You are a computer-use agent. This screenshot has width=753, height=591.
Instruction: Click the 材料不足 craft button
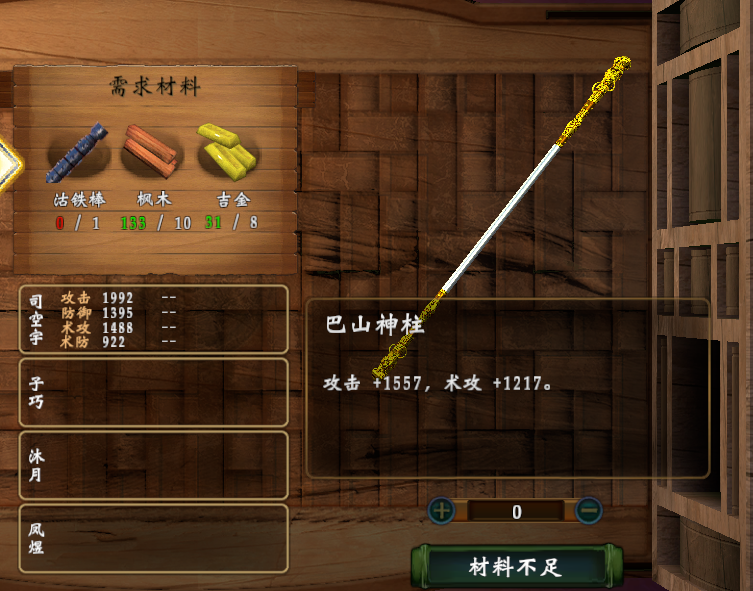click(515, 567)
